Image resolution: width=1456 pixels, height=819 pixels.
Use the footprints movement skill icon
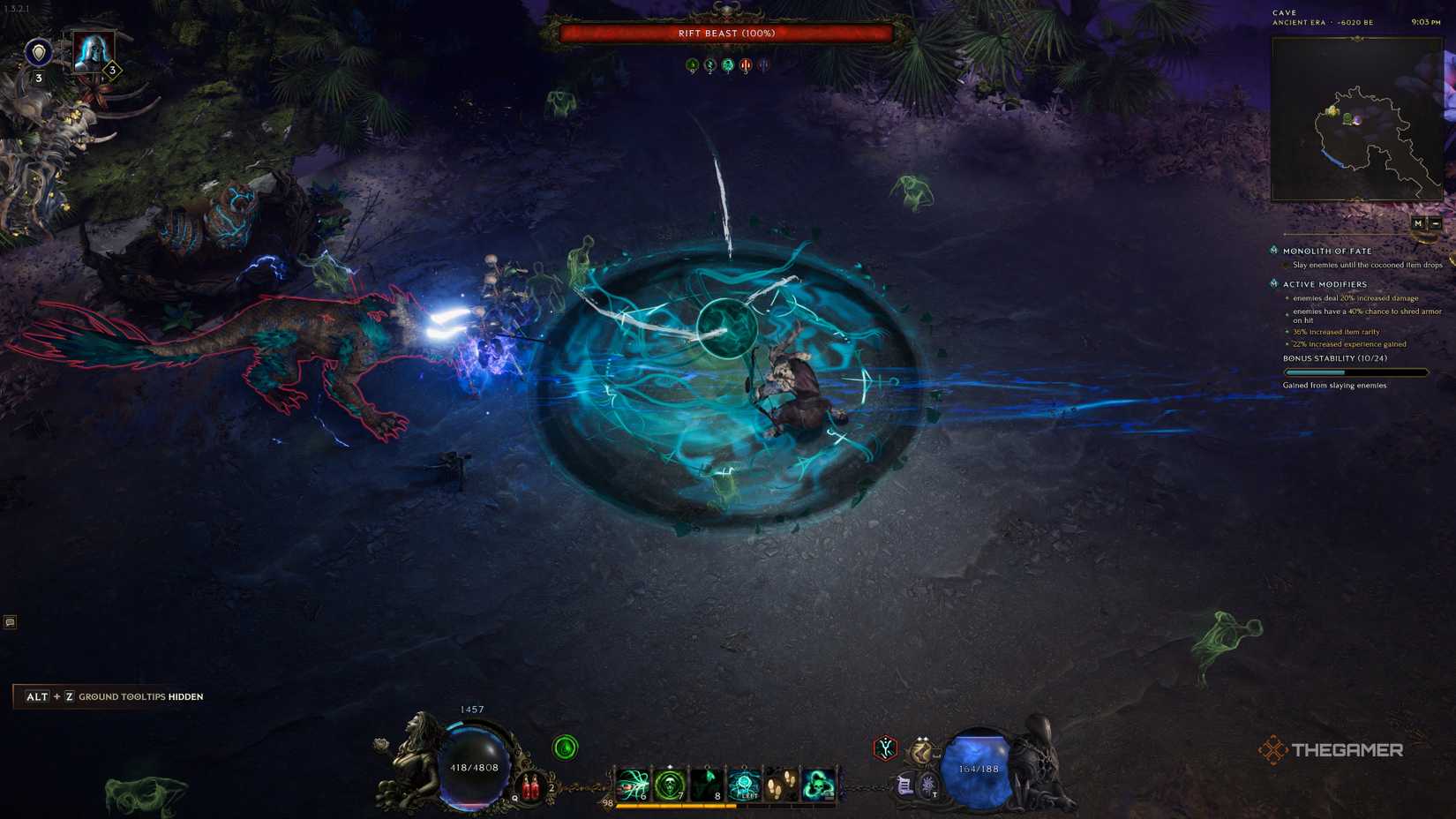tap(781, 782)
